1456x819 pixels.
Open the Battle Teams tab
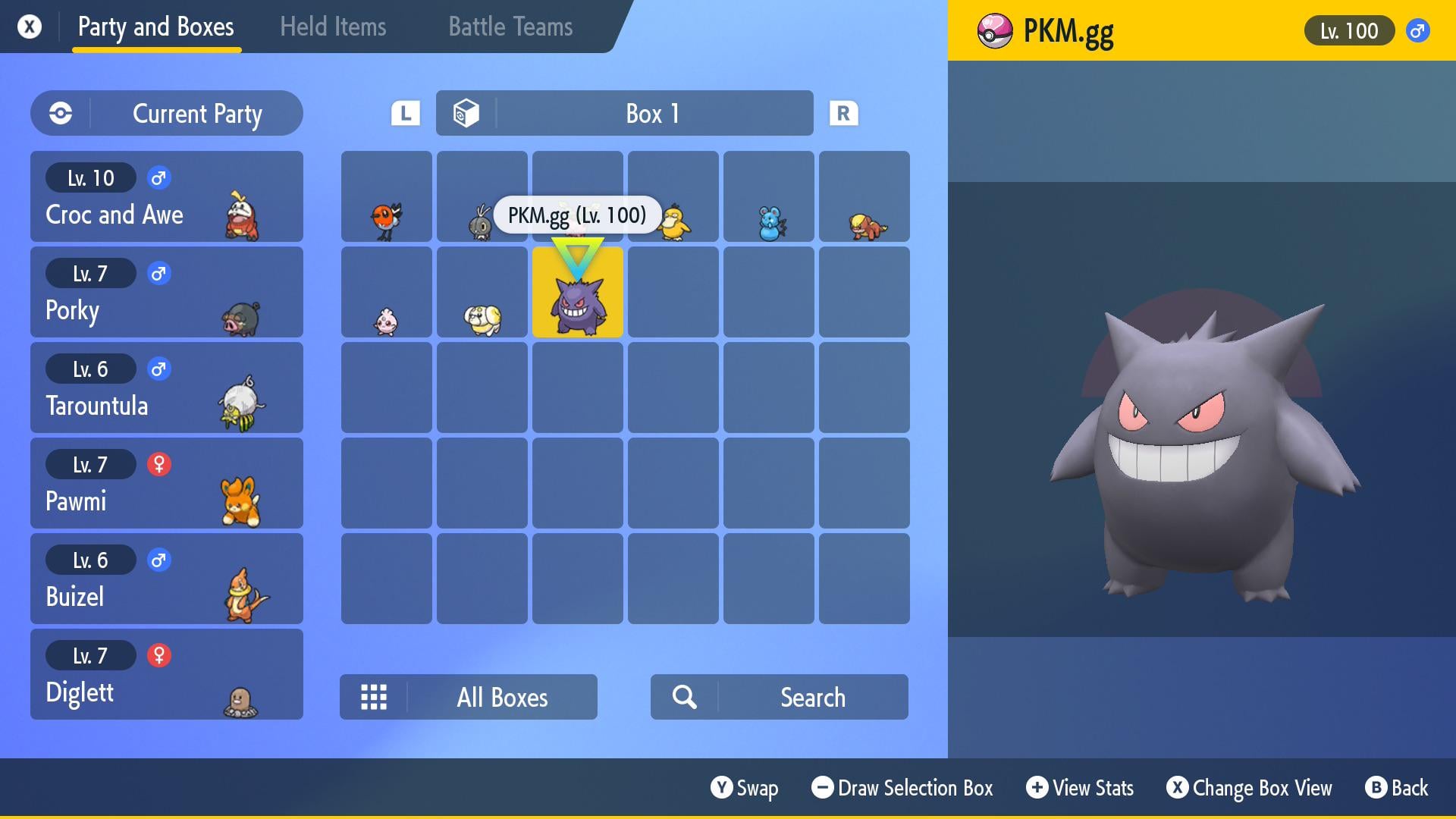pos(510,27)
